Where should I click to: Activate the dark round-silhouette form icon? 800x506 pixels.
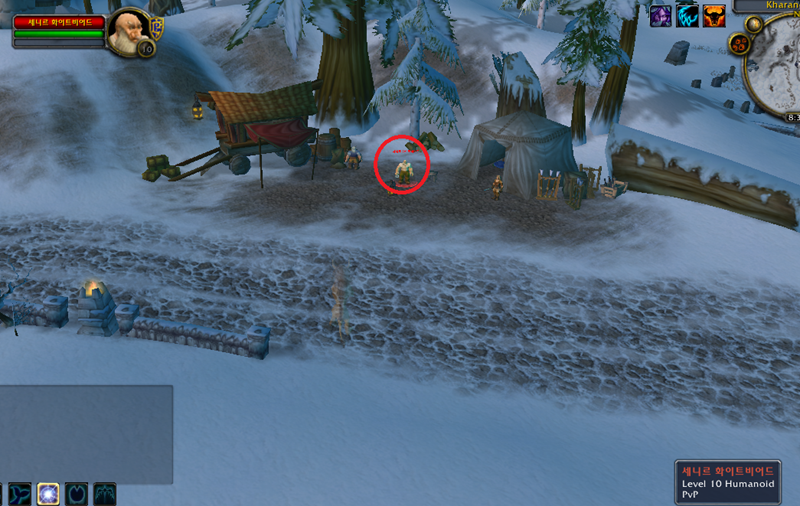click(x=77, y=493)
